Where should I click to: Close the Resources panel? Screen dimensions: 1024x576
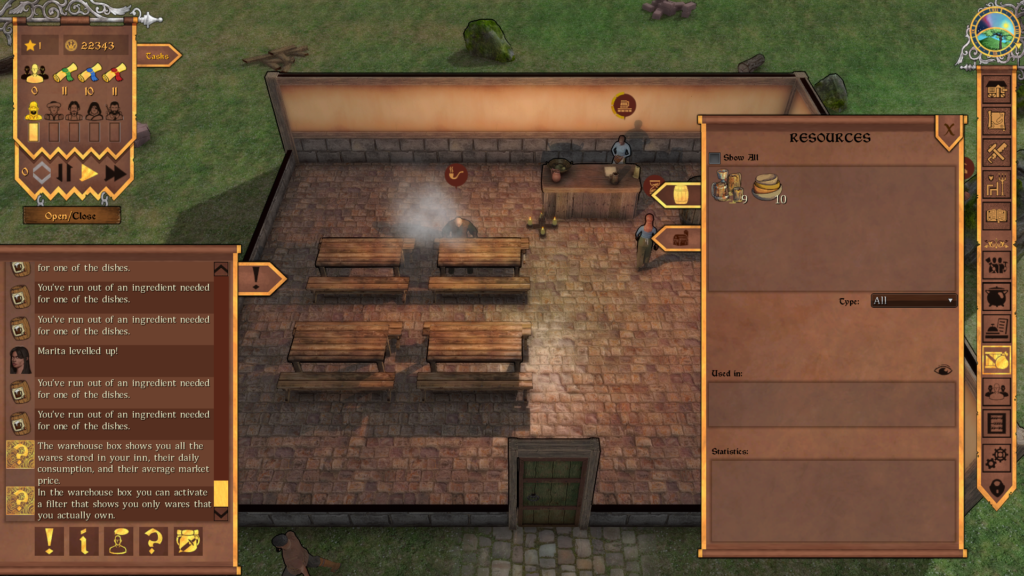tap(948, 128)
